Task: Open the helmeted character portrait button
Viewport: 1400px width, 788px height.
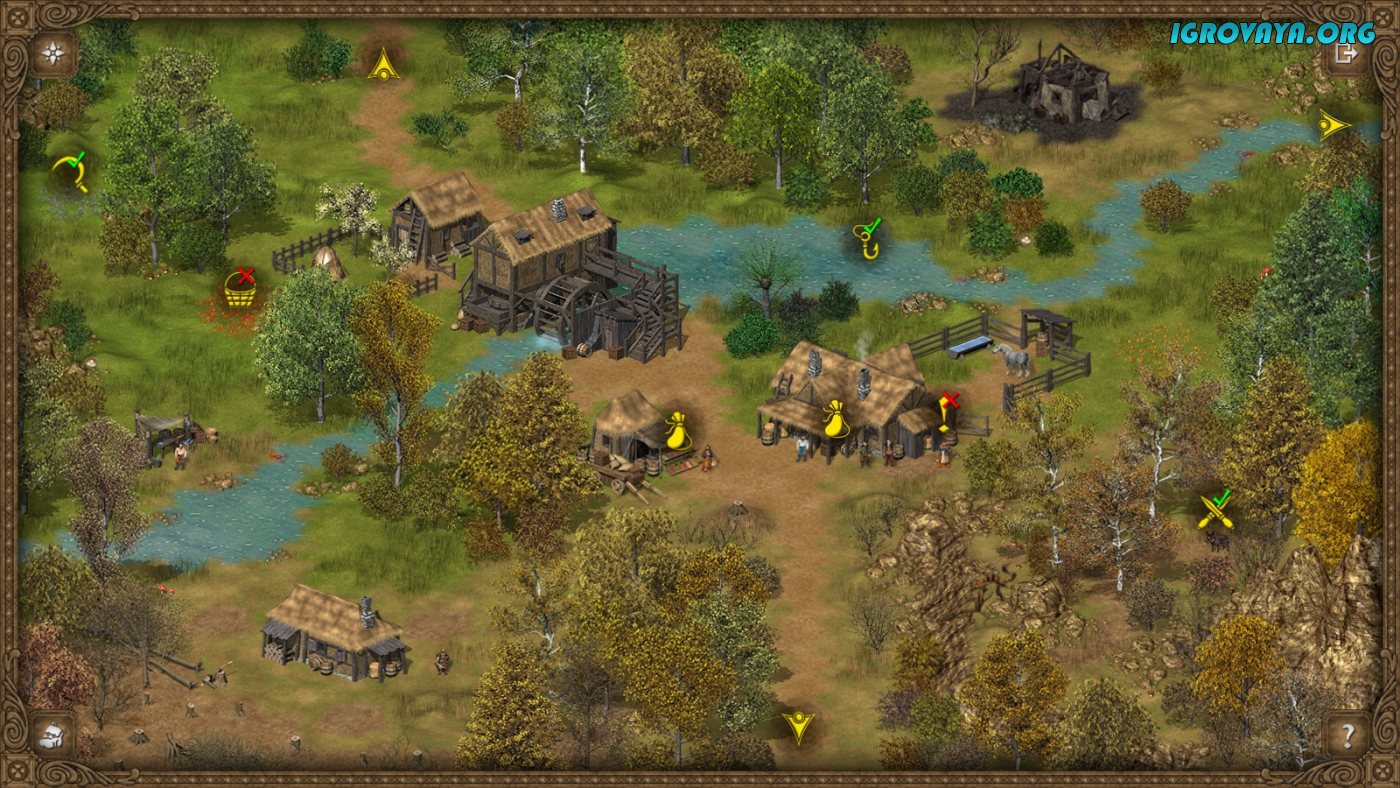Action: pyautogui.click(x=52, y=736)
